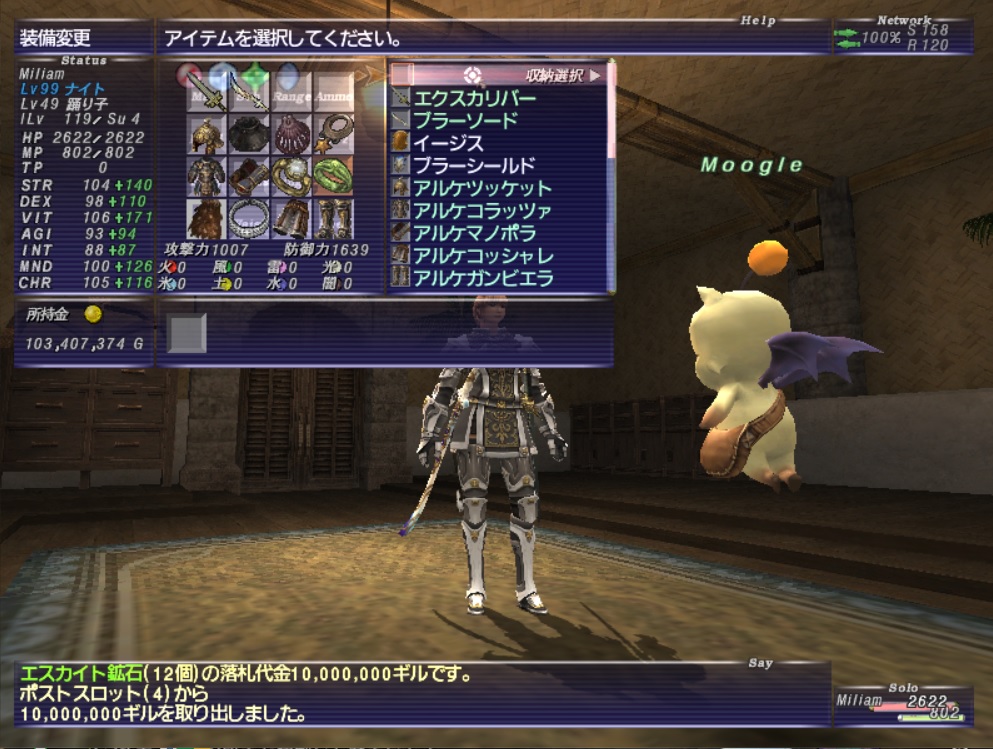Choose アルケコッシャレ leg armor entry
993x749 pixels.
click(482, 256)
